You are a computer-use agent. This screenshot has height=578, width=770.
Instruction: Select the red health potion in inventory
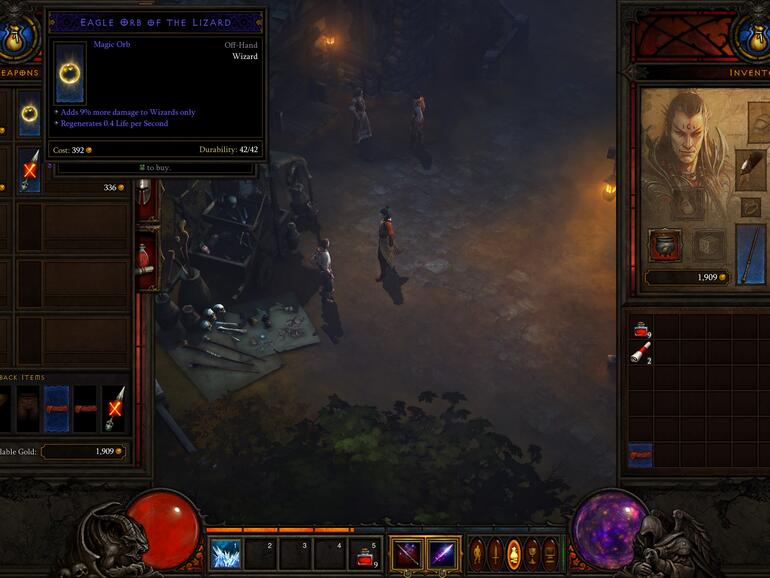click(640, 329)
